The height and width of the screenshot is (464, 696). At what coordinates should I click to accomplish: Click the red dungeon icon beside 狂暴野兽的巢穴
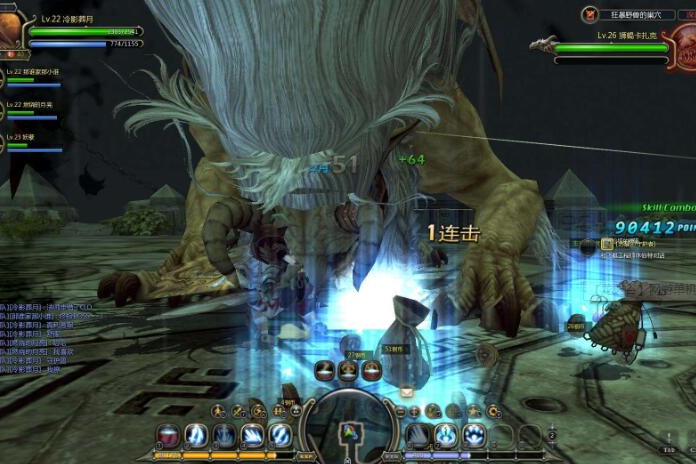590,15
